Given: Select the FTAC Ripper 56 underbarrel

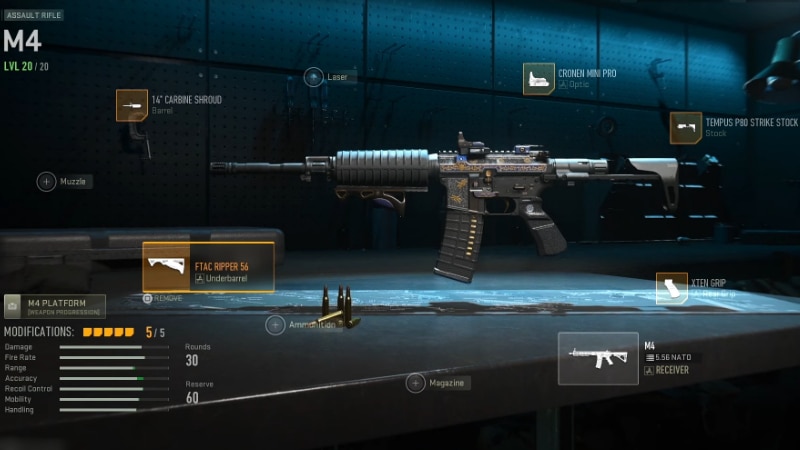Looking at the screenshot, I should coord(208,267).
